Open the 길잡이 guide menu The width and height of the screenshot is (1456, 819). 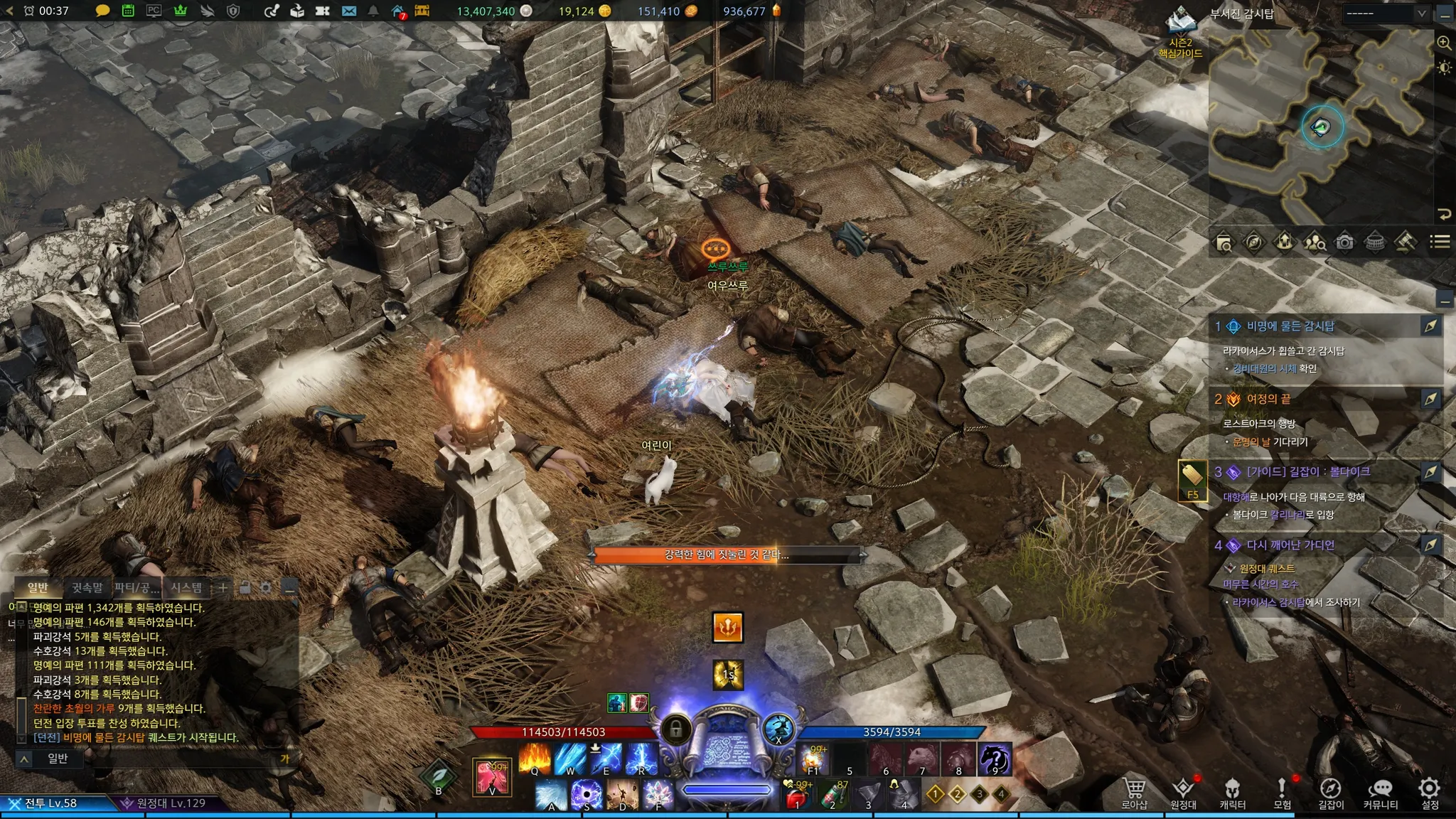(x=1330, y=793)
